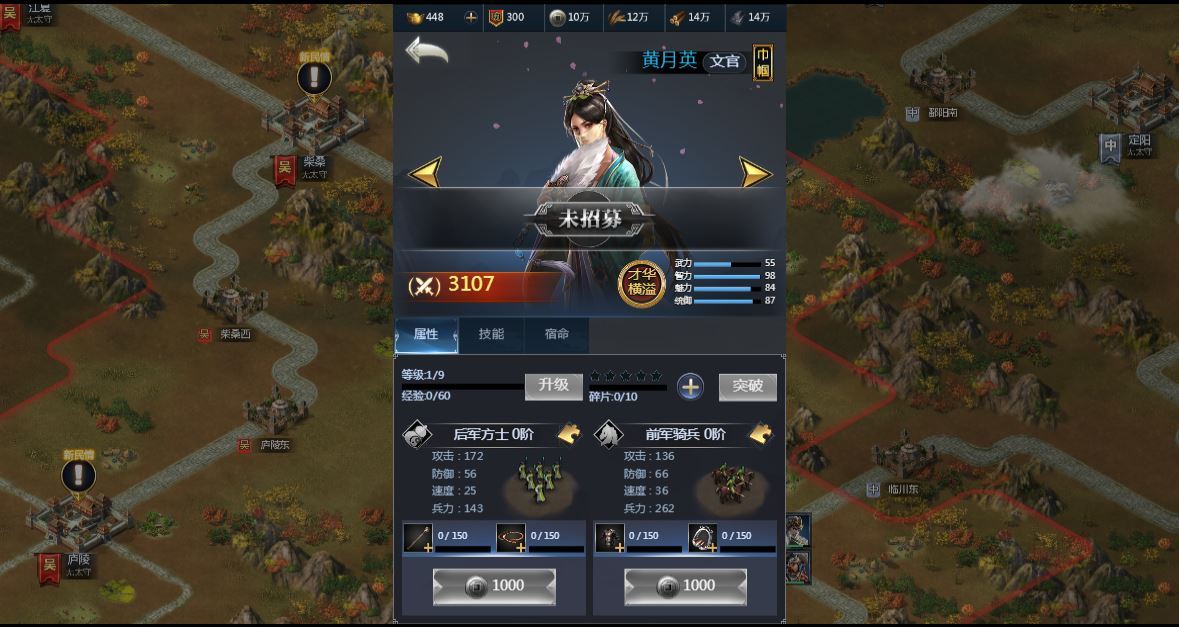The width and height of the screenshot is (1179, 627).
Task: Select the 属性 attributes tab
Action: click(x=426, y=335)
